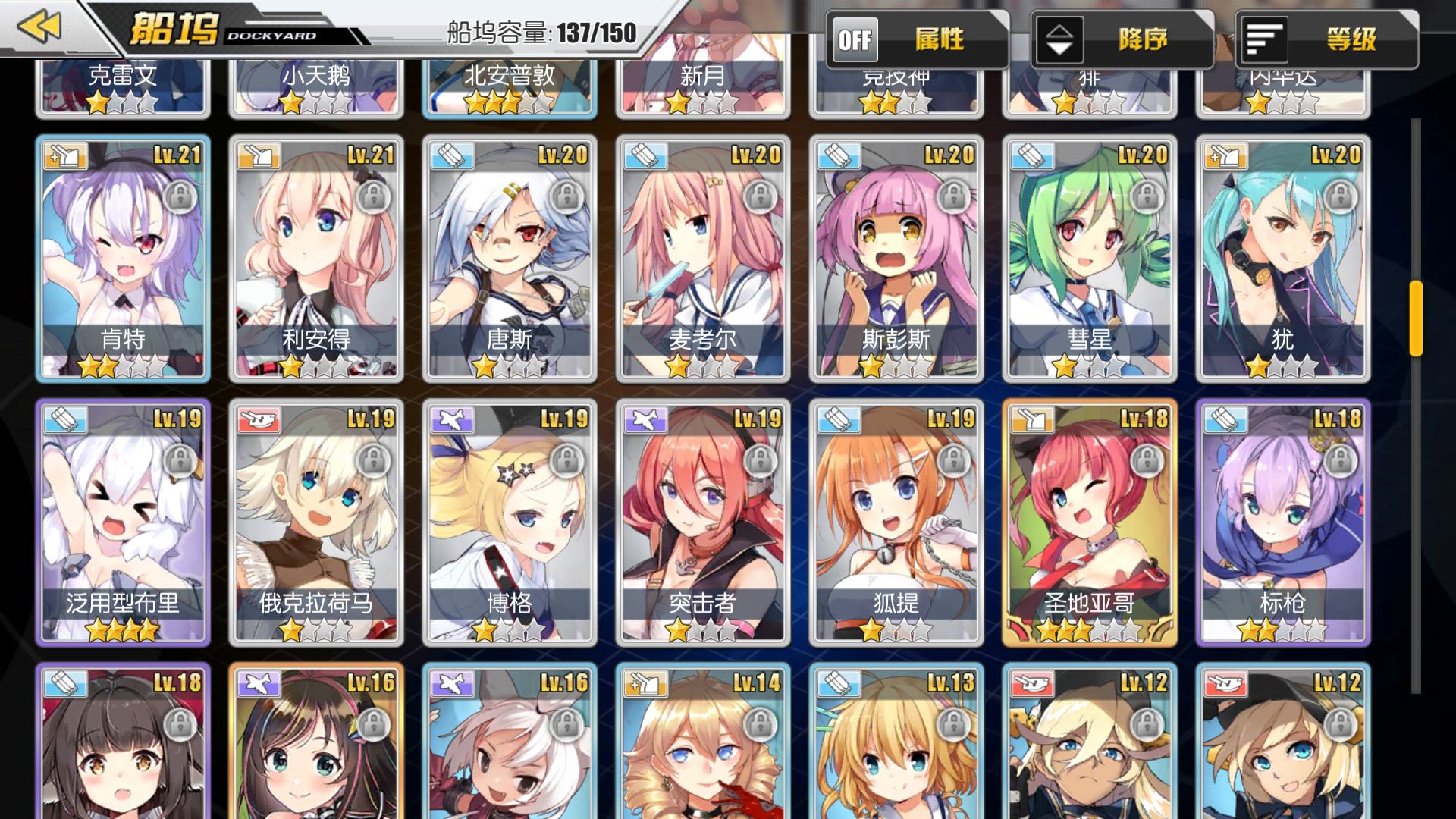Screen dimensions: 1456x819
Task: Choose the 狐提 ship card
Action: click(896, 522)
